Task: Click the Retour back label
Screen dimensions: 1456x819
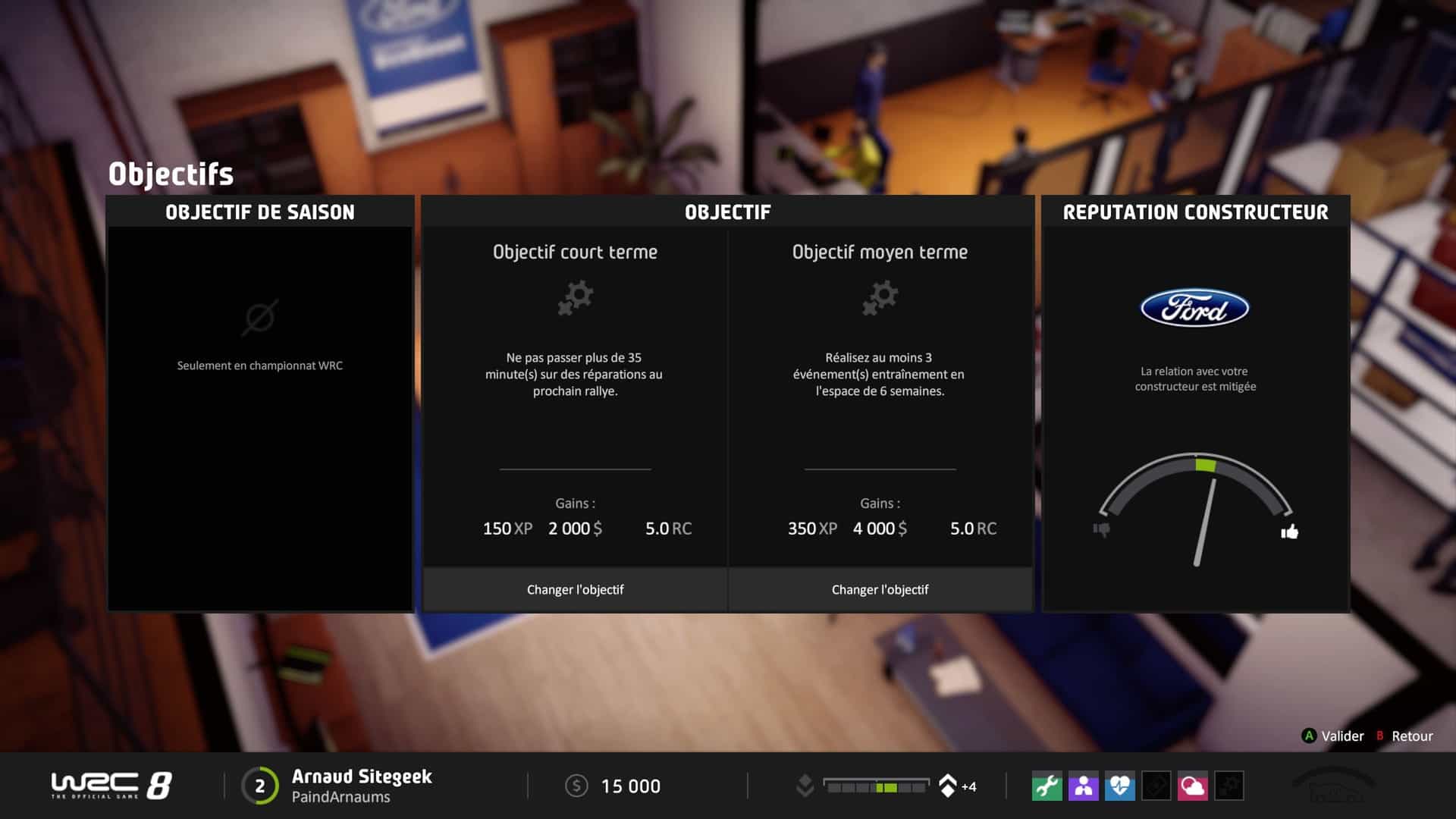Action: [1411, 736]
